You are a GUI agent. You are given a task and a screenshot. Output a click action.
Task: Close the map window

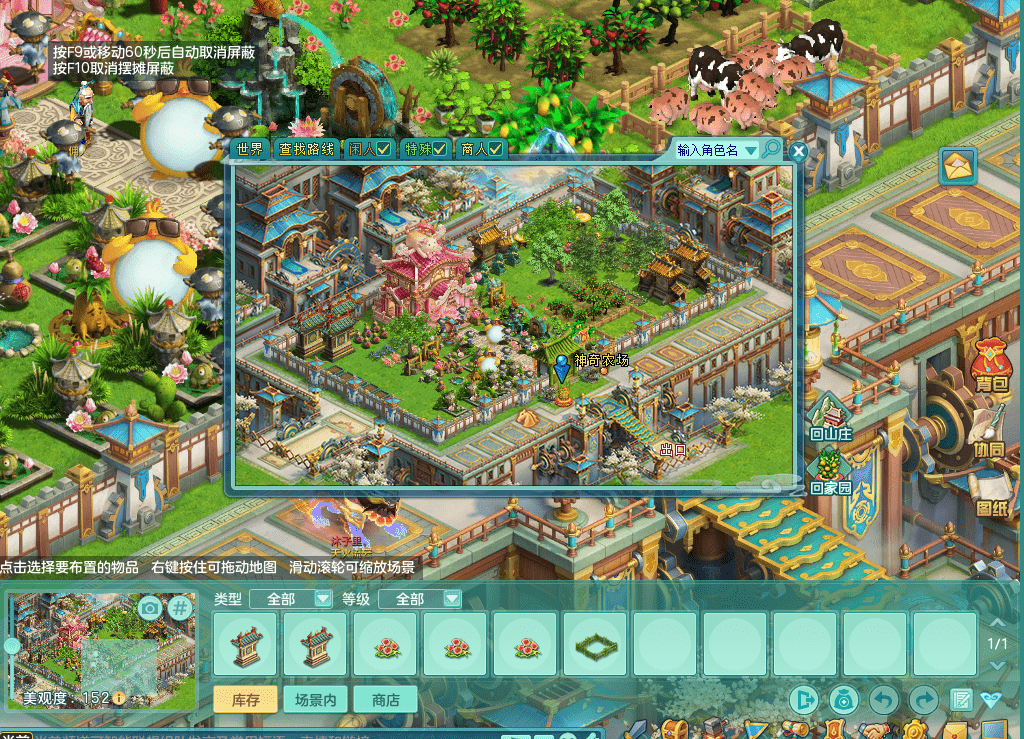[798, 152]
